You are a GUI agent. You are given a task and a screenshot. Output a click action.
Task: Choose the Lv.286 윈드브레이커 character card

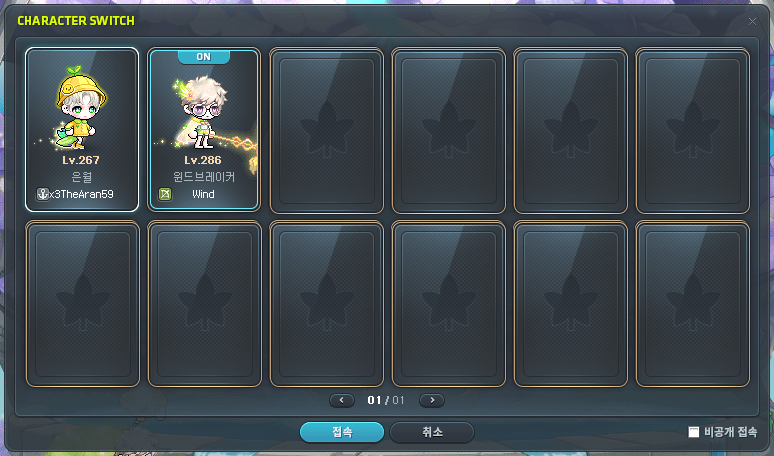[x=204, y=130]
